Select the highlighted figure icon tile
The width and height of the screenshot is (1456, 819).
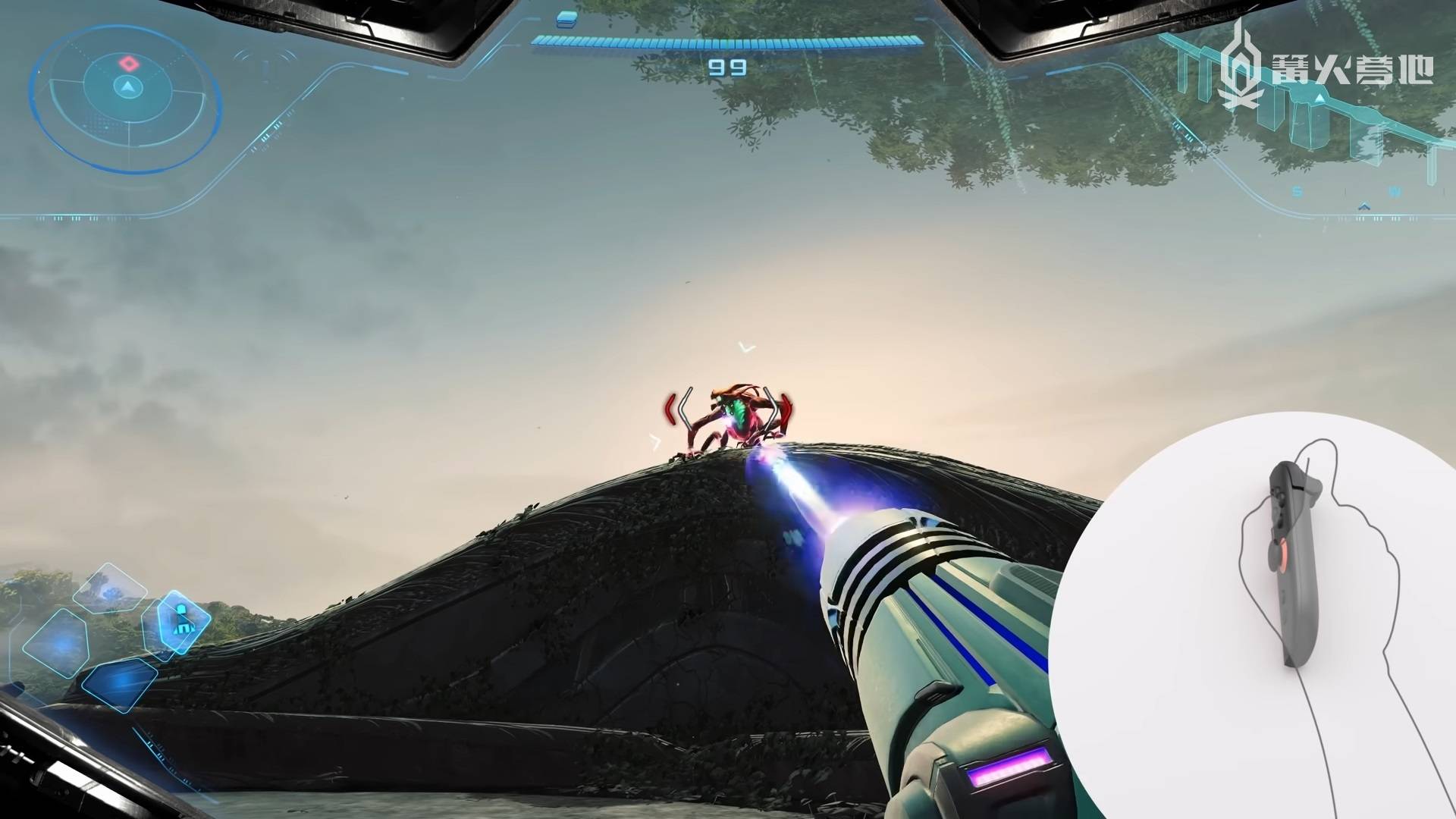[184, 620]
